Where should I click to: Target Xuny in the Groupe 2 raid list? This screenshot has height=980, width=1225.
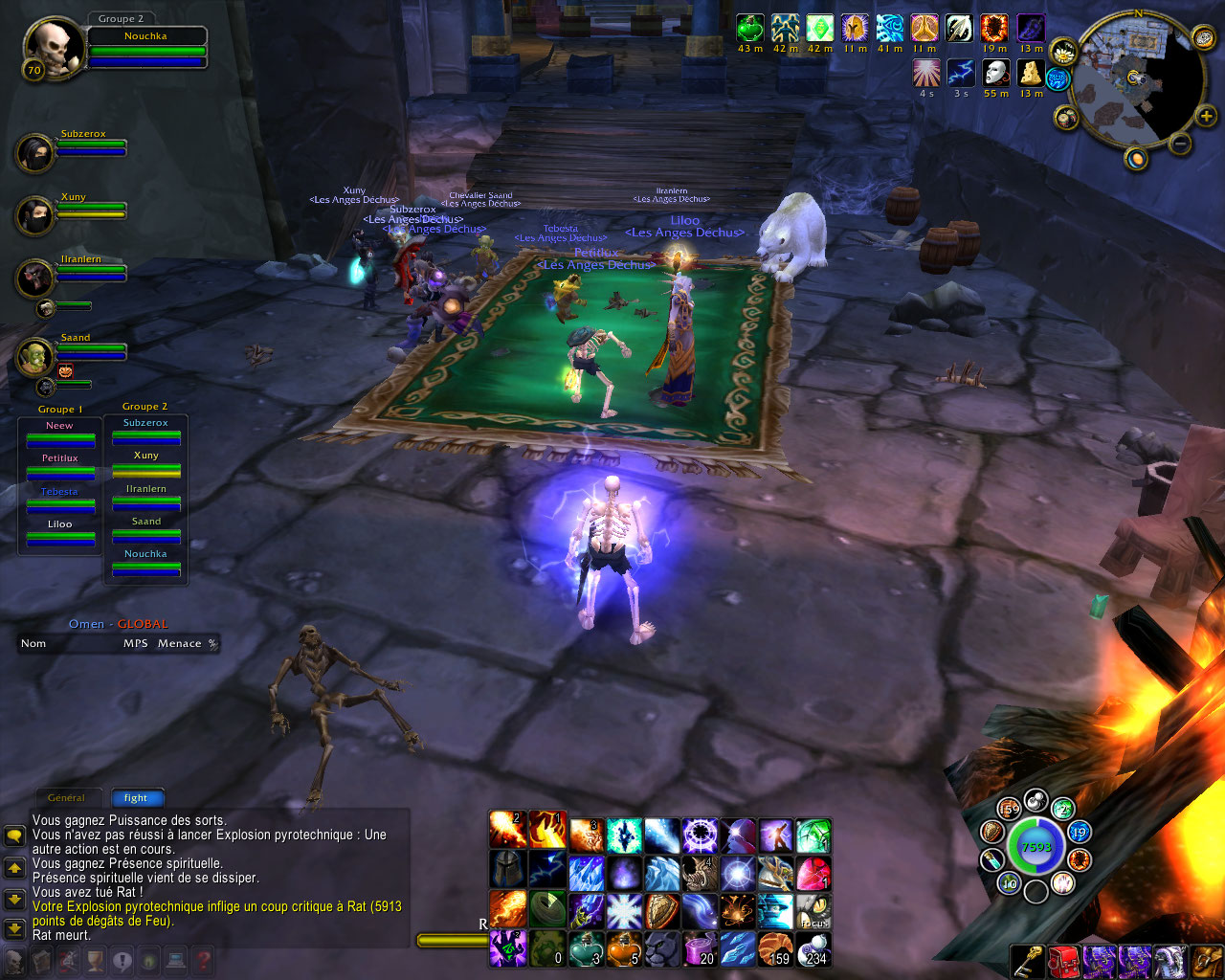[x=146, y=463]
